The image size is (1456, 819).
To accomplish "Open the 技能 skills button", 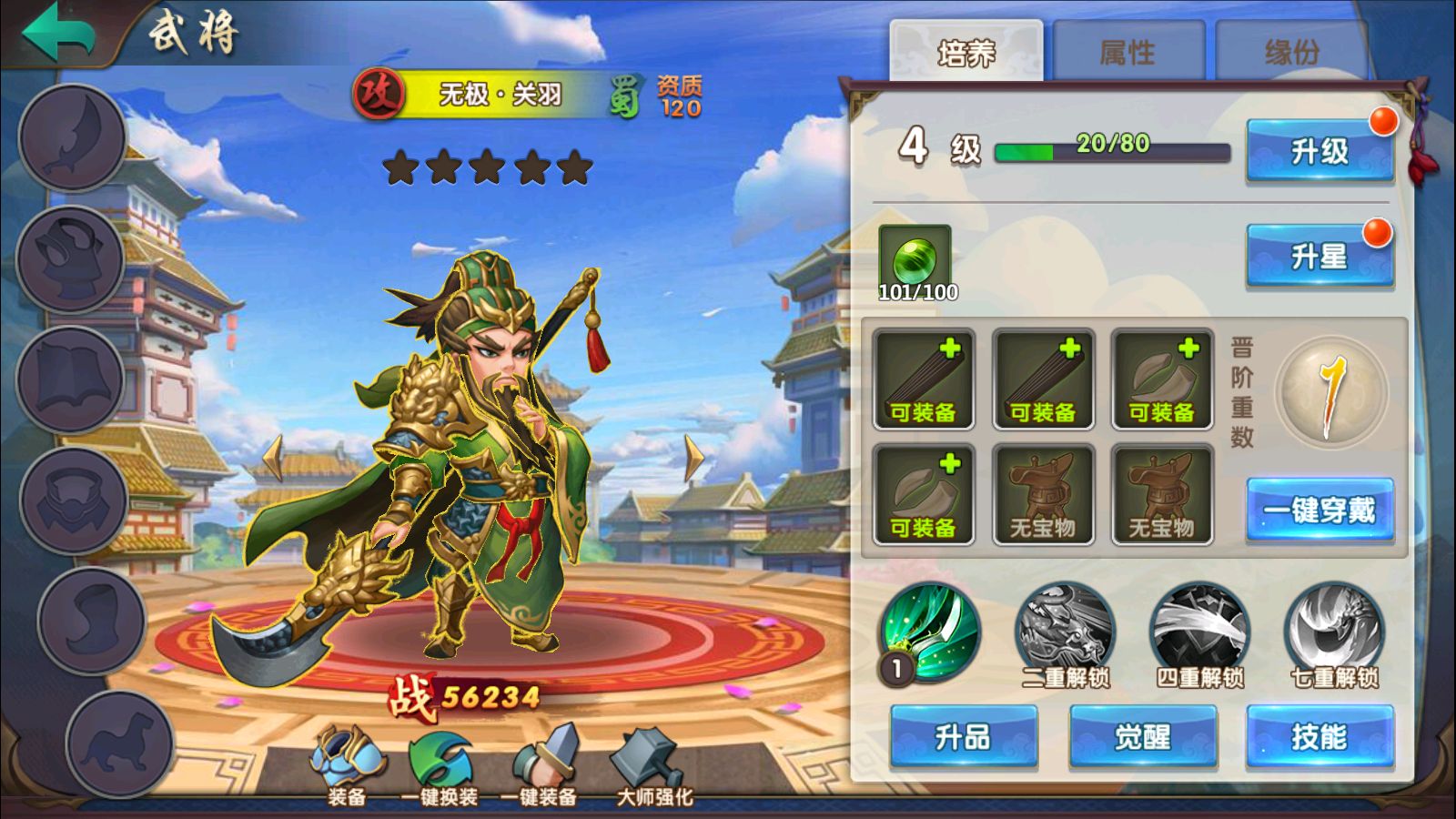I will point(1319,736).
